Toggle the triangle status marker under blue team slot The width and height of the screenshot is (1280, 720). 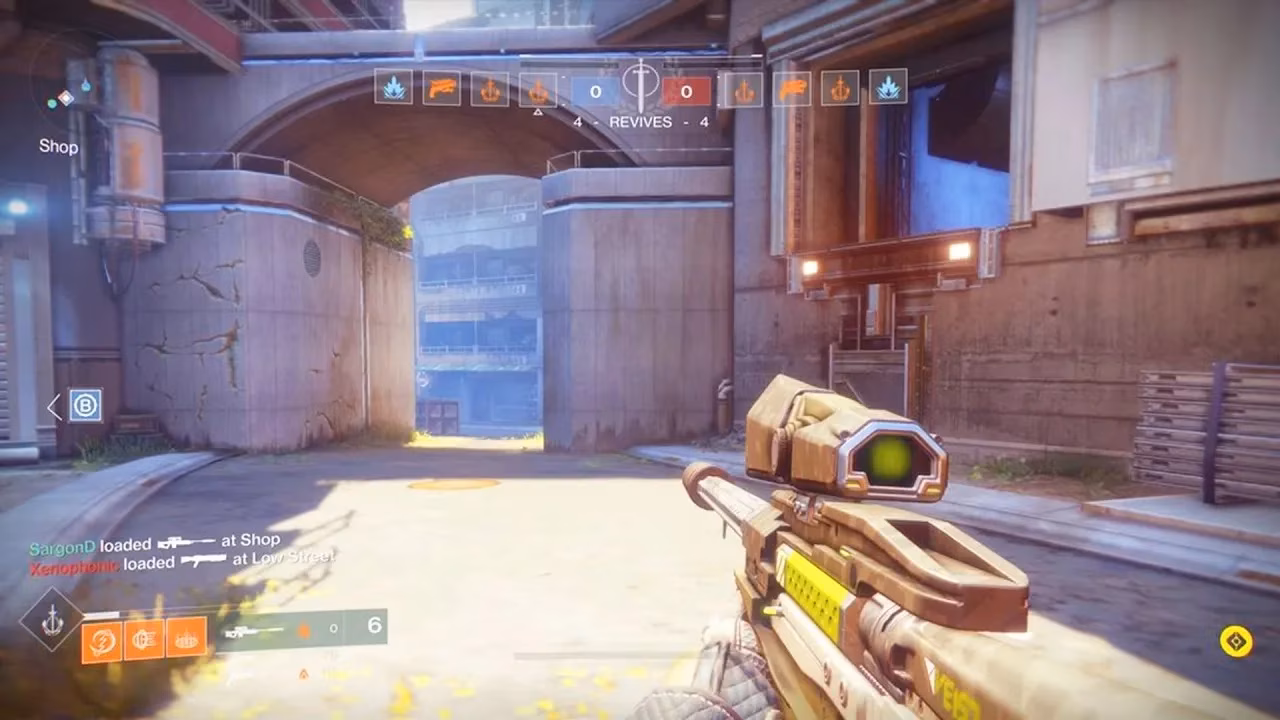click(540, 111)
